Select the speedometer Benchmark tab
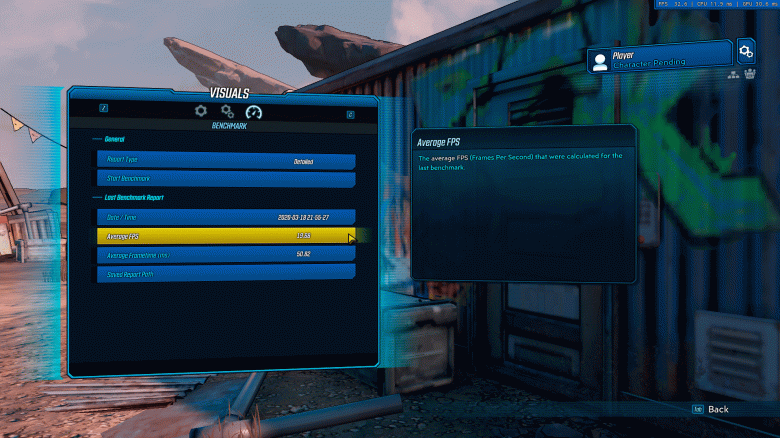Screen dimensions: 780x438 click(253, 112)
